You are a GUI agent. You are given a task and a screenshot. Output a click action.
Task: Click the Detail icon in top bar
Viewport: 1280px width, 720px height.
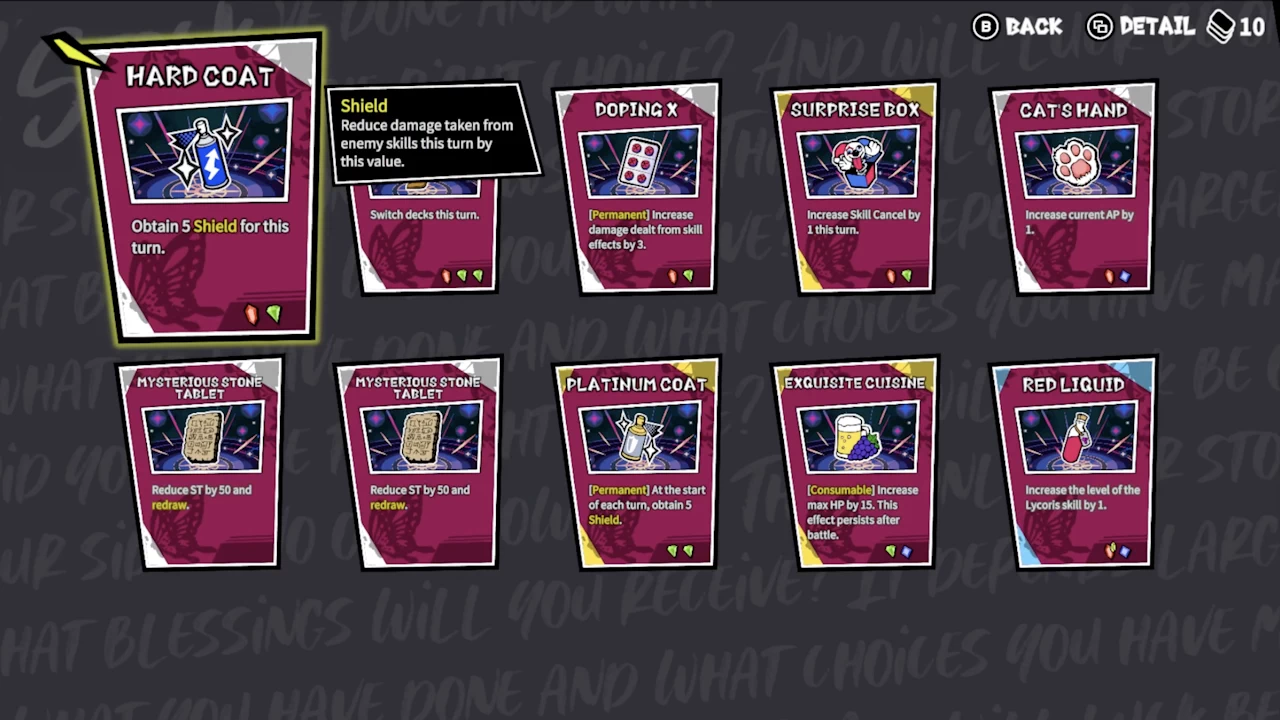(1100, 27)
